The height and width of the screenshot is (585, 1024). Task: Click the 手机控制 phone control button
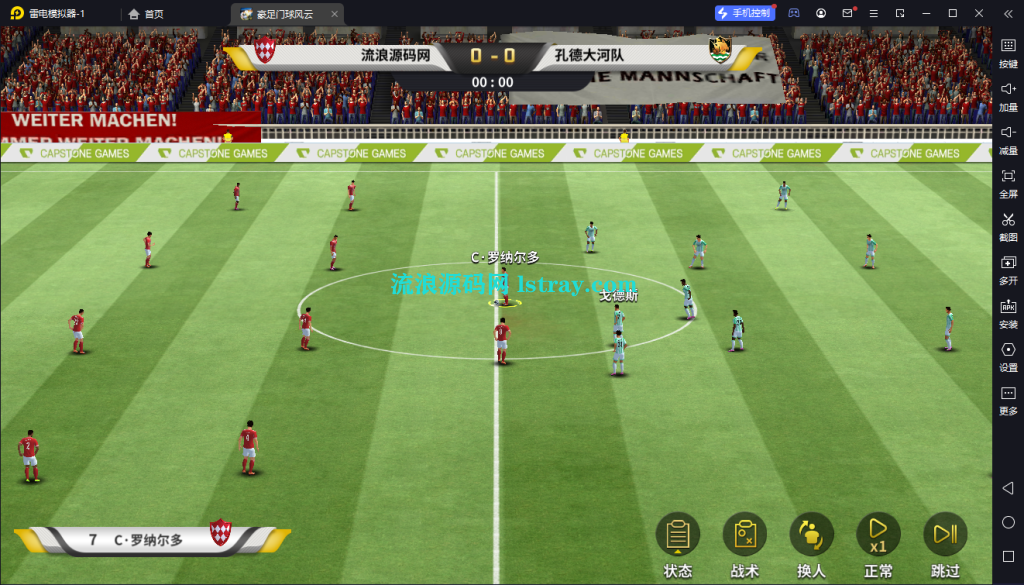(x=744, y=13)
